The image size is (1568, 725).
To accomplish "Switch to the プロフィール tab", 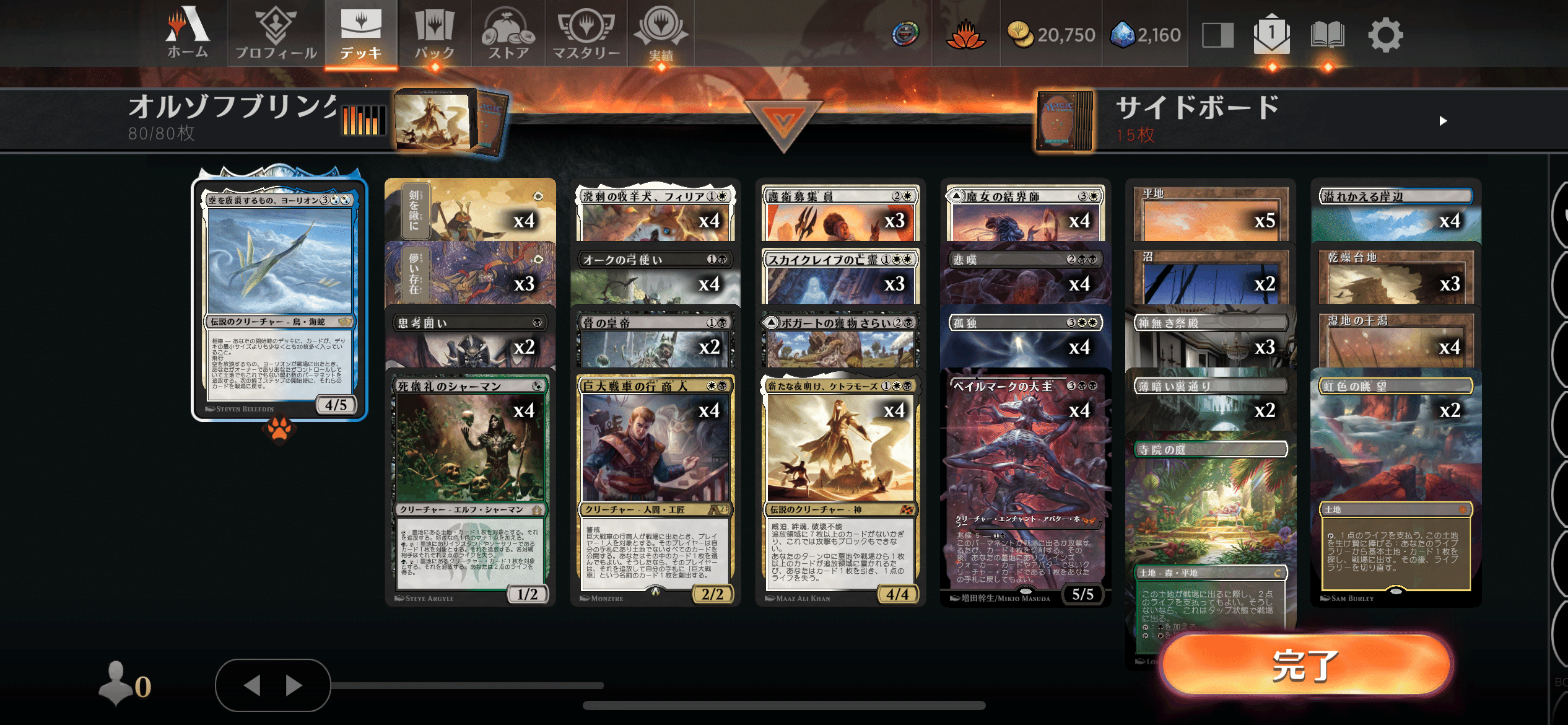I will point(274,34).
